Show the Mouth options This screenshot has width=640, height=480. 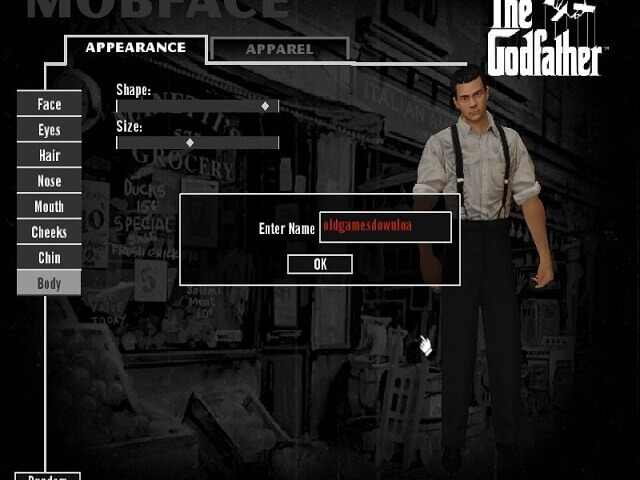(49, 207)
